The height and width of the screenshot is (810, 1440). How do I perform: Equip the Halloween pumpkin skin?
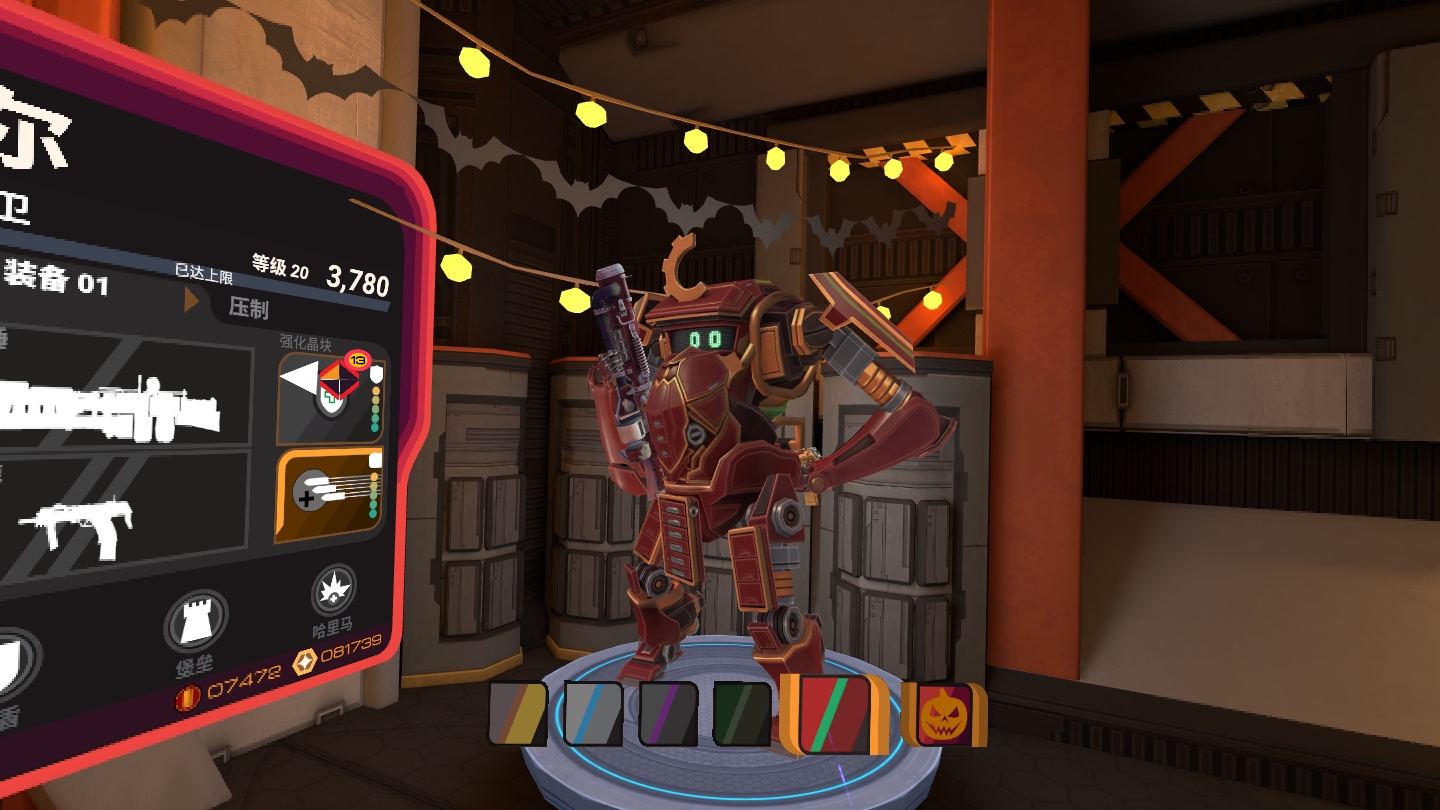coord(942,714)
